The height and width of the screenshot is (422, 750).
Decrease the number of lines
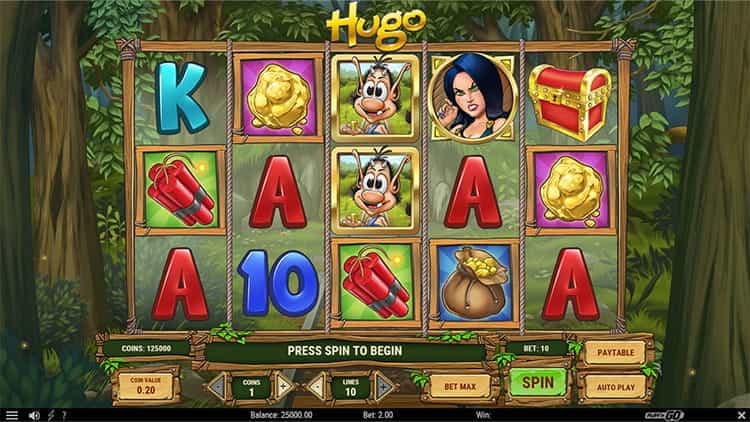coord(317,385)
